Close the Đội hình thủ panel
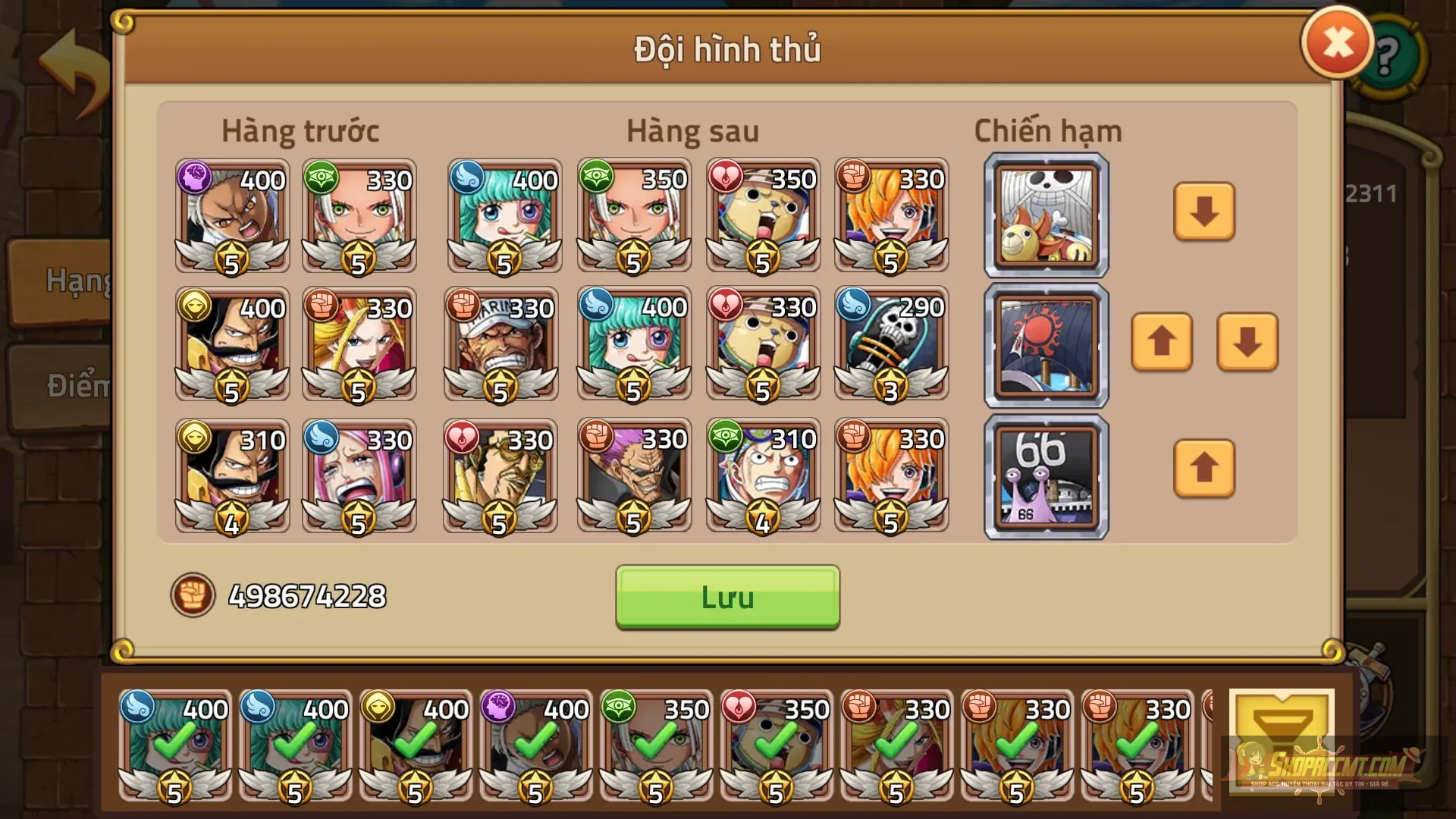1456x819 pixels. point(1336,42)
